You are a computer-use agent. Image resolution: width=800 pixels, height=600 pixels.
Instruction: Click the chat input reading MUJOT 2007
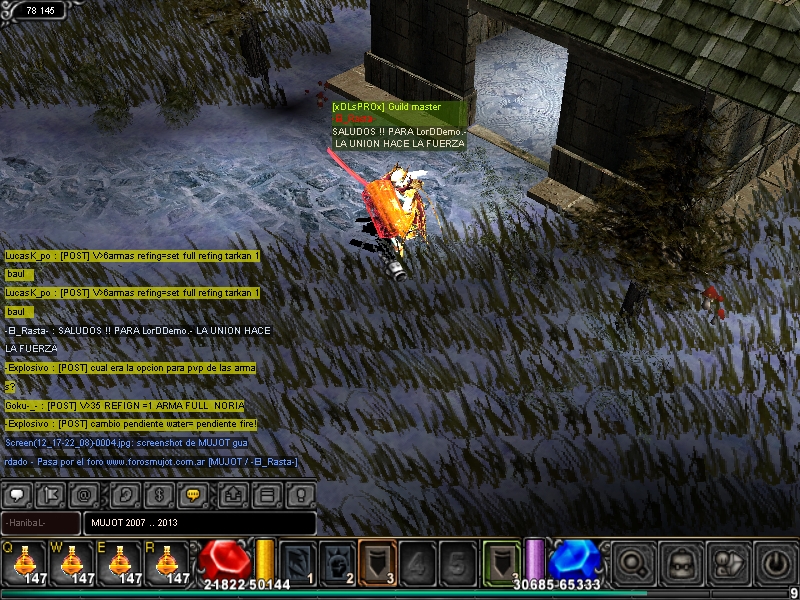200,523
